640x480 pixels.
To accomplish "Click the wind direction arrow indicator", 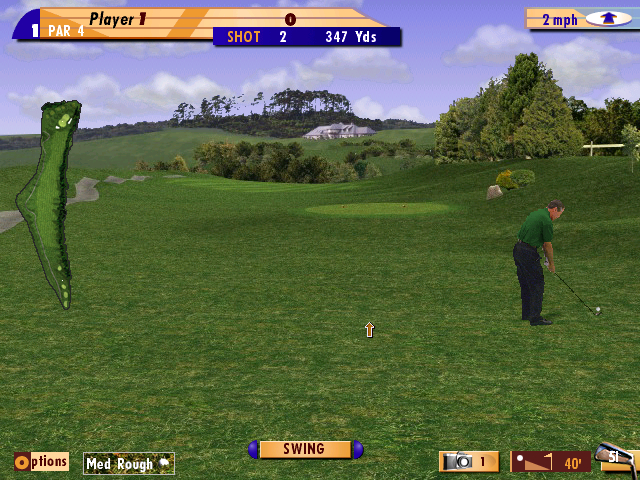I will (601, 19).
